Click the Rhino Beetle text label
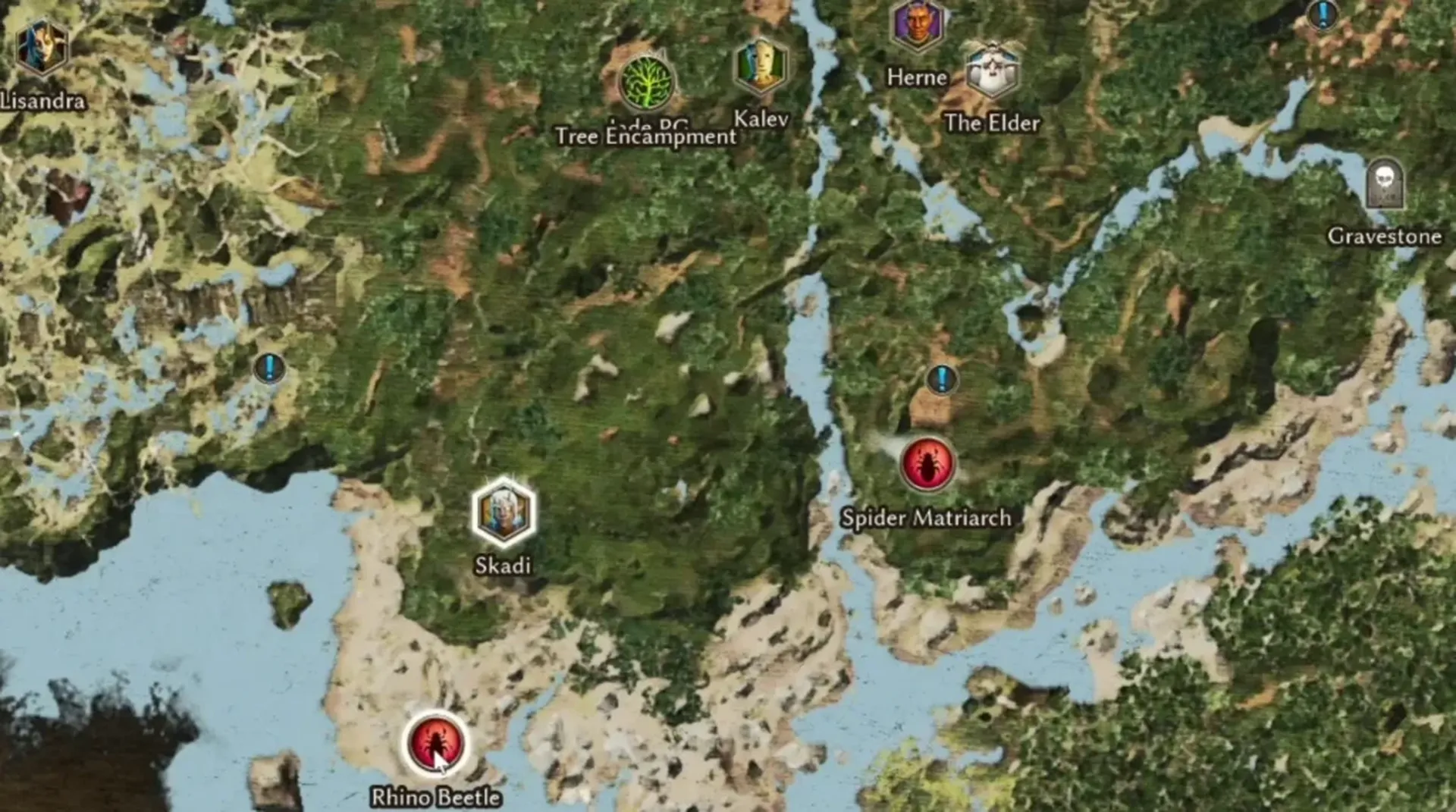The width and height of the screenshot is (1456, 812). (x=435, y=798)
